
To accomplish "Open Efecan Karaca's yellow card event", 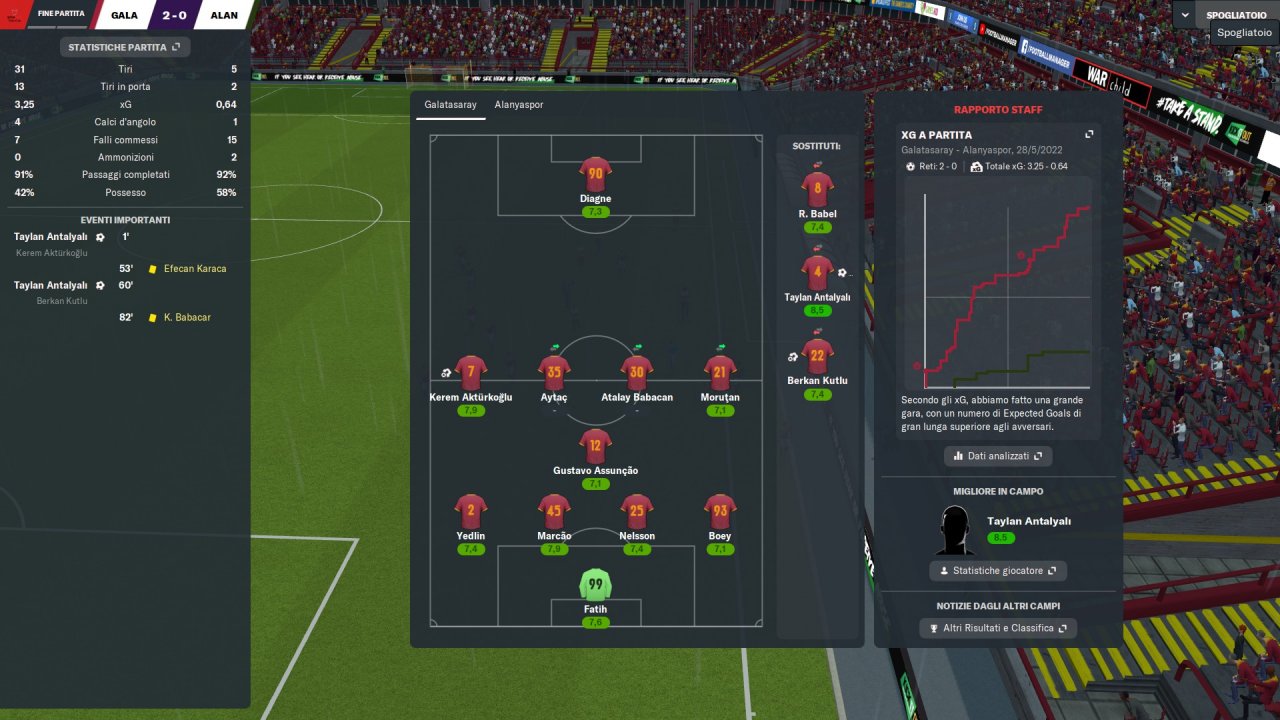I will [x=194, y=268].
